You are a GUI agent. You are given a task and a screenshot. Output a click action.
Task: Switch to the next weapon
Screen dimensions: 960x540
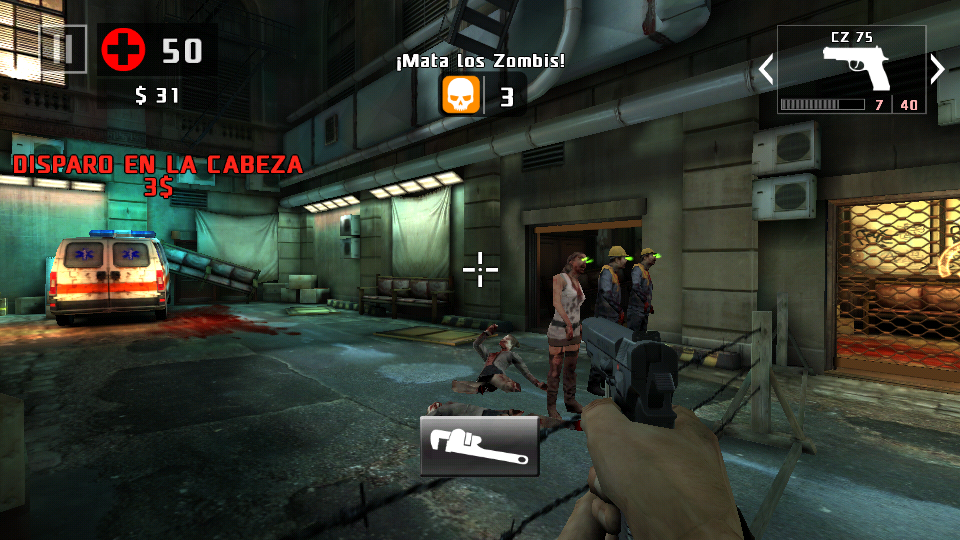click(937, 69)
